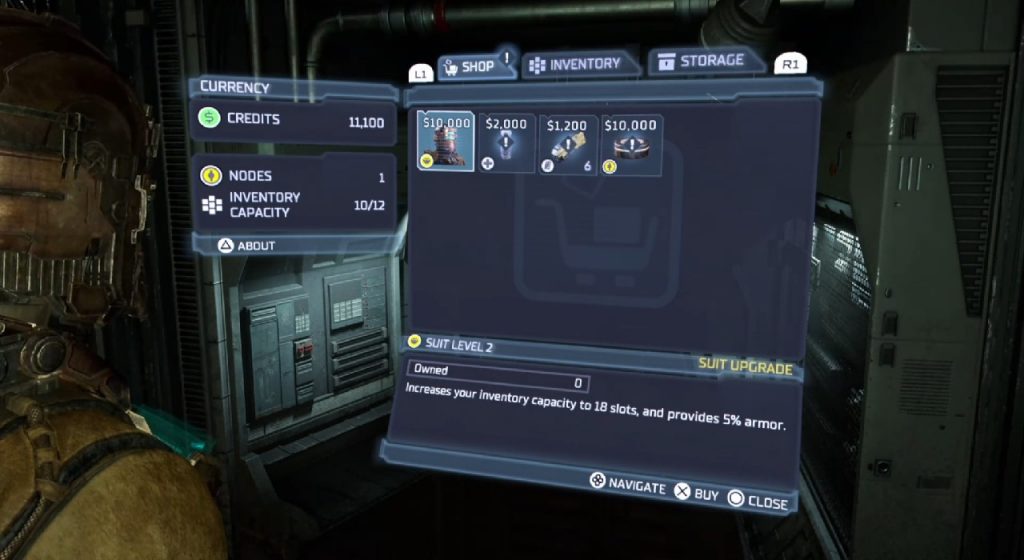Close the store menu

(758, 500)
